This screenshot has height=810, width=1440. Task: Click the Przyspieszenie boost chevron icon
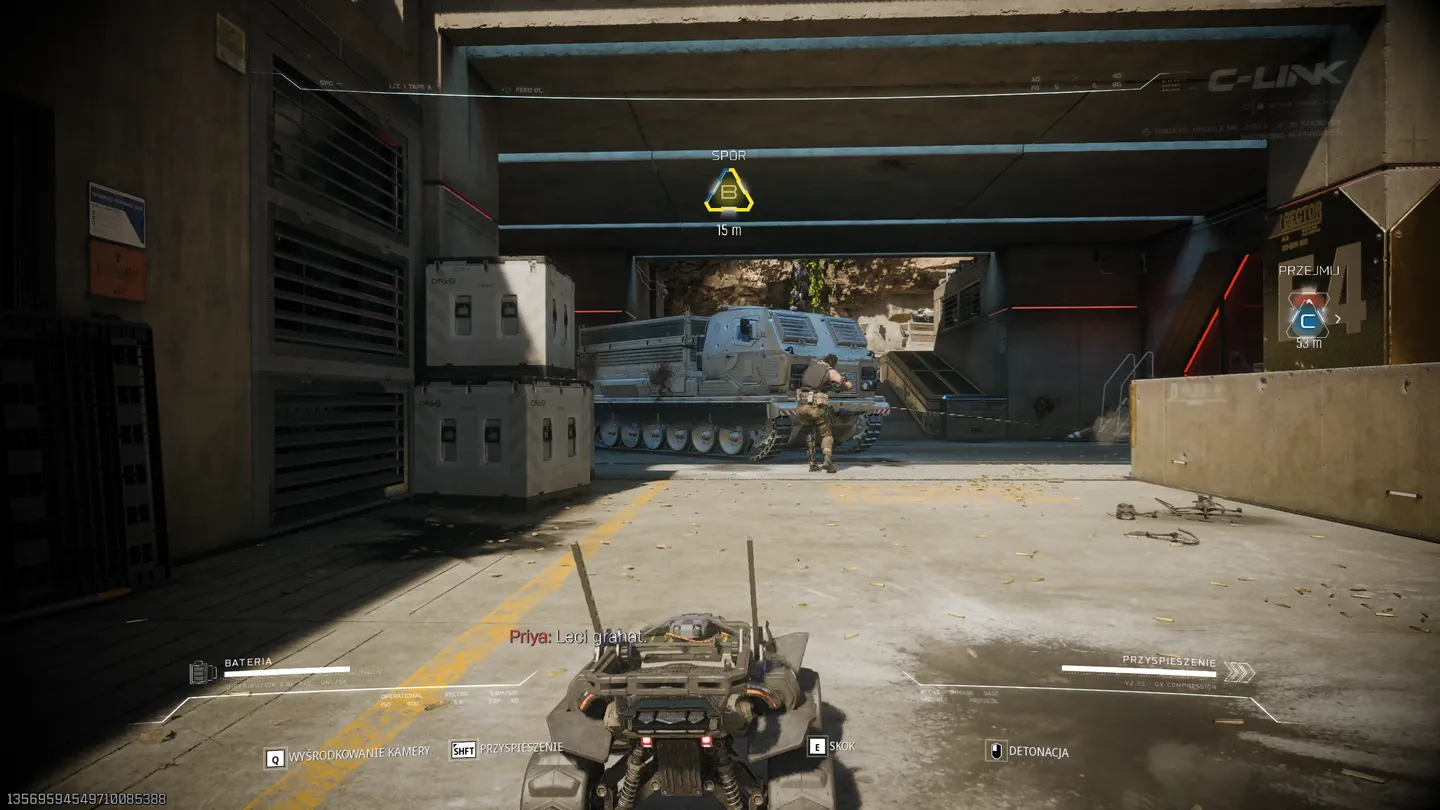pyautogui.click(x=1239, y=672)
